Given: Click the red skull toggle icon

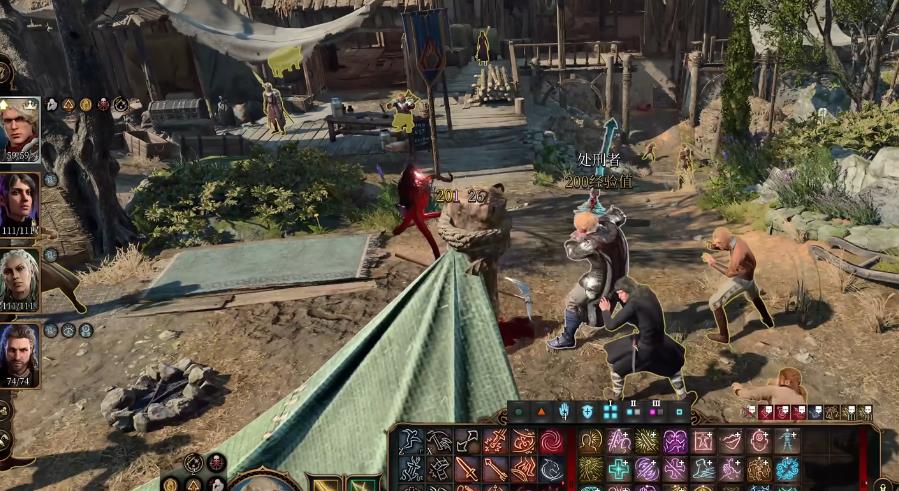Looking at the screenshot, I should pyautogui.click(x=215, y=463).
